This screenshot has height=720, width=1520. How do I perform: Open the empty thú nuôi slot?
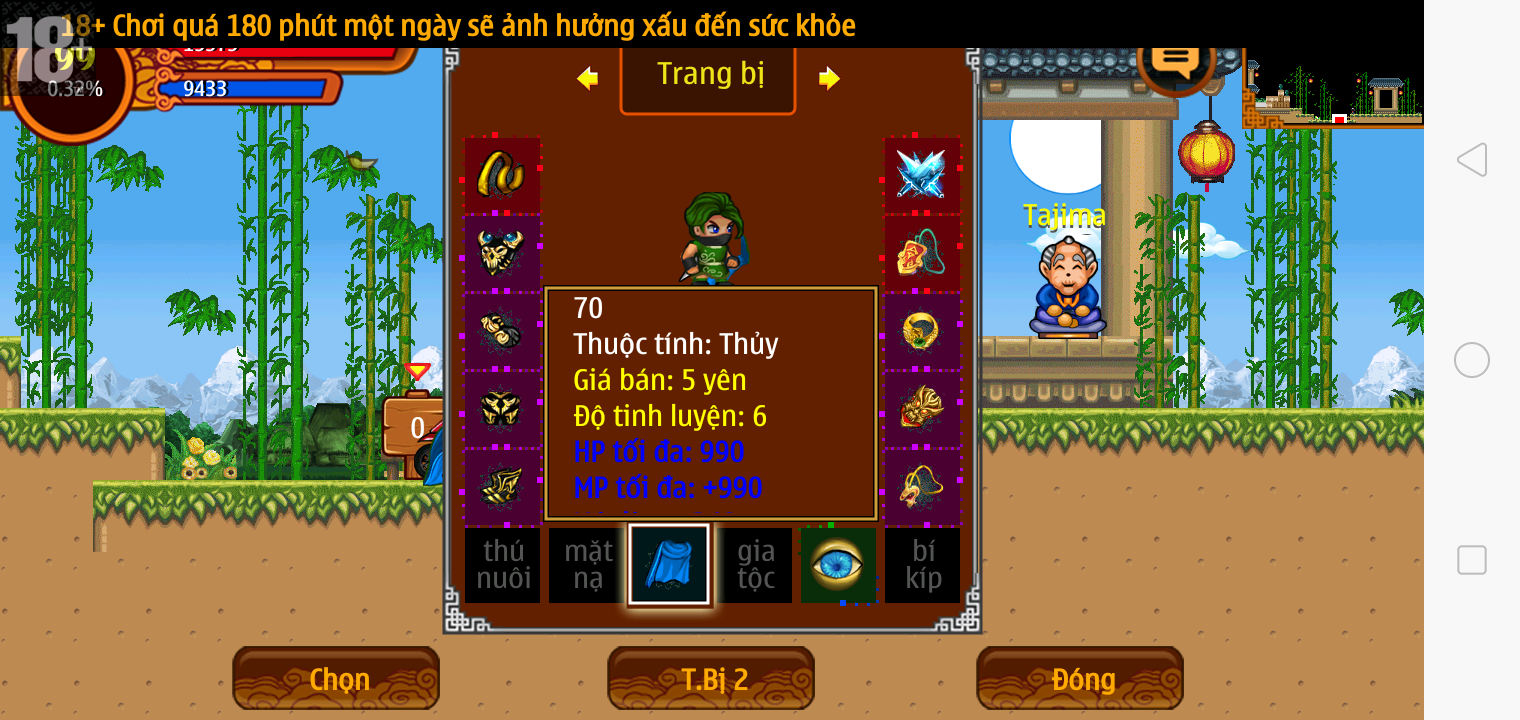[x=502, y=565]
